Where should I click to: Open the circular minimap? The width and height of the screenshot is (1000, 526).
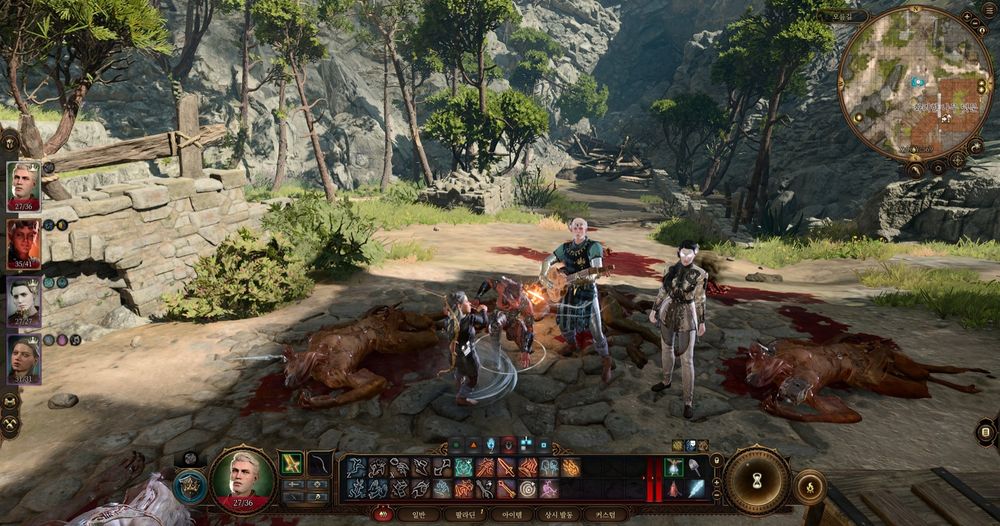click(916, 83)
